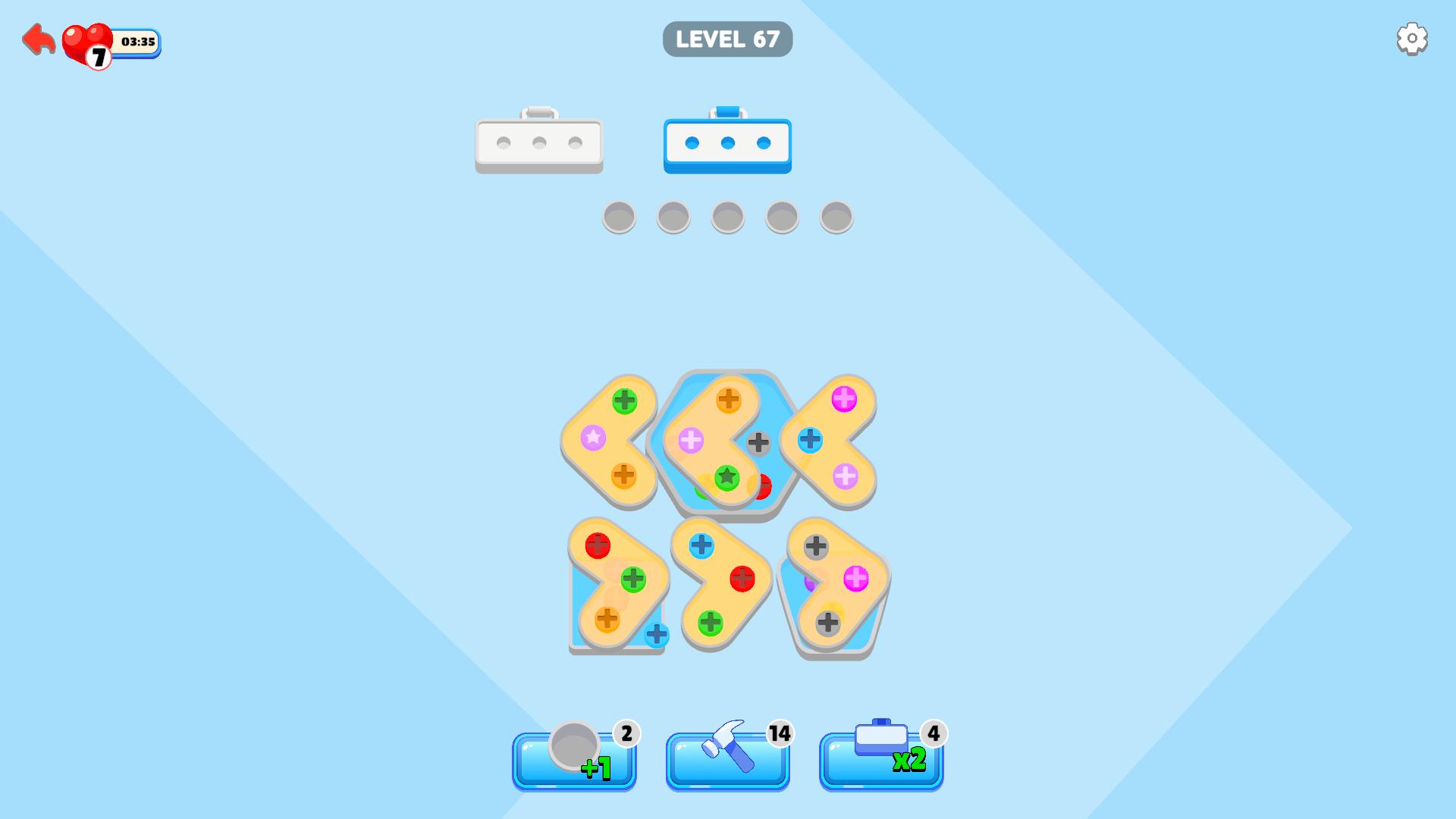This screenshot has height=819, width=1456.
Task: Tap the leftmost gray holding slot
Action: (619, 218)
